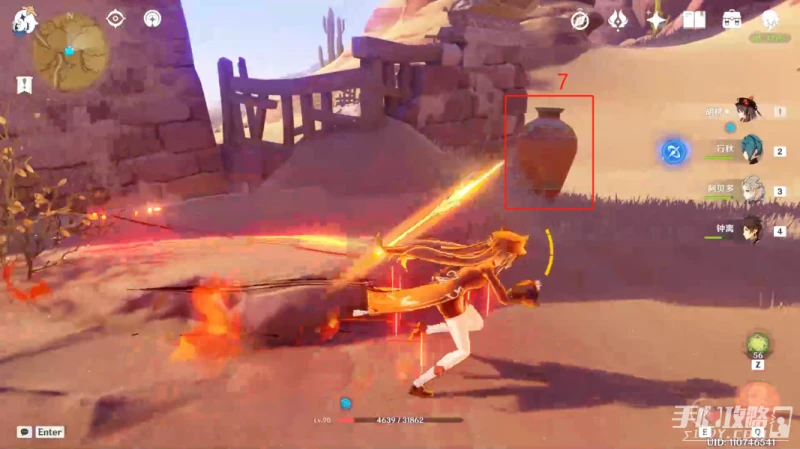Click the round icon right of the eye icon
This screenshot has height=449, width=800.
tap(152, 19)
